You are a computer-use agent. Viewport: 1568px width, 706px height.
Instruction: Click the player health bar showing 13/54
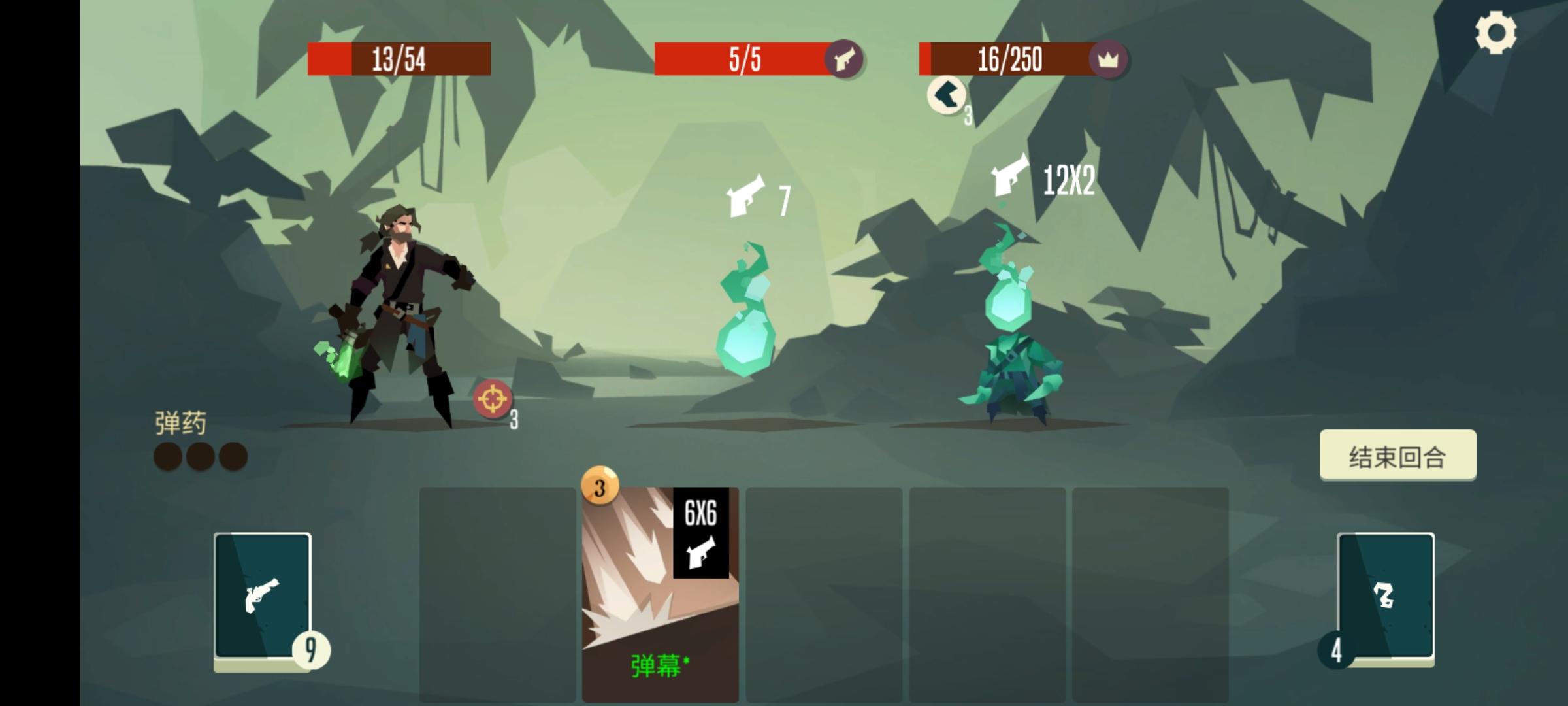[x=400, y=59]
